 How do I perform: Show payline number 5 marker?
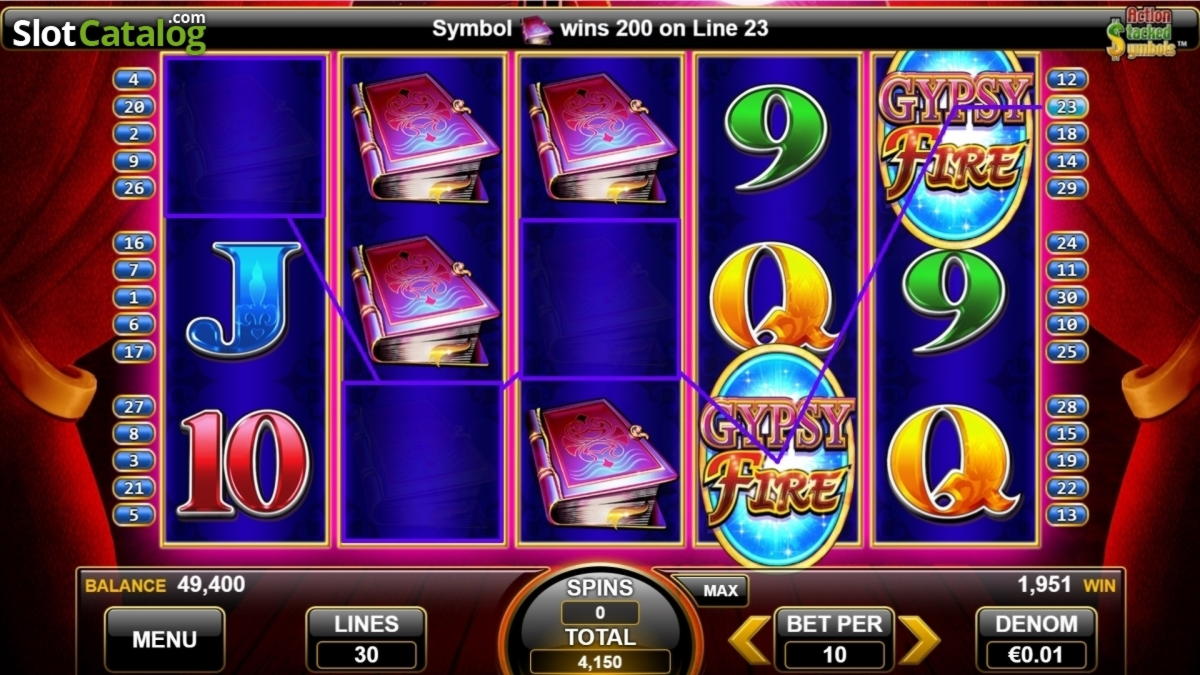(134, 515)
